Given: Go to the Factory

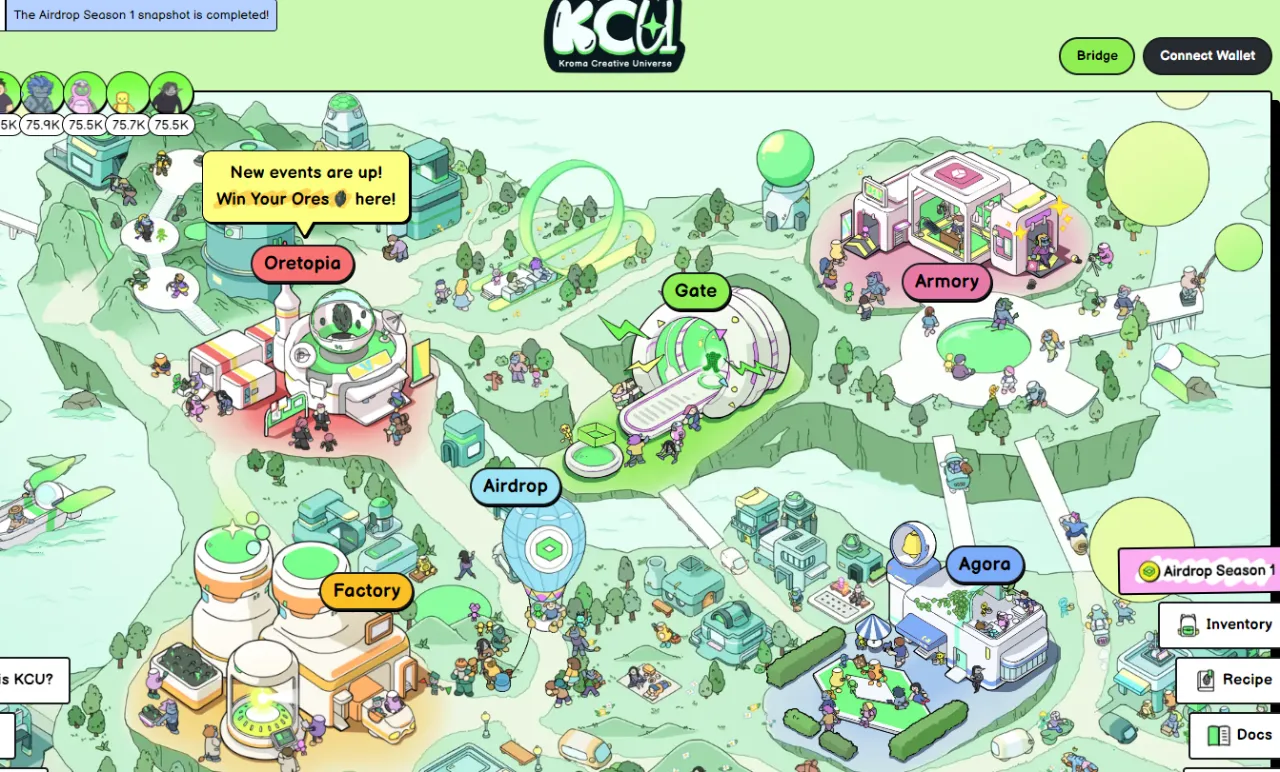Looking at the screenshot, I should pyautogui.click(x=366, y=591).
